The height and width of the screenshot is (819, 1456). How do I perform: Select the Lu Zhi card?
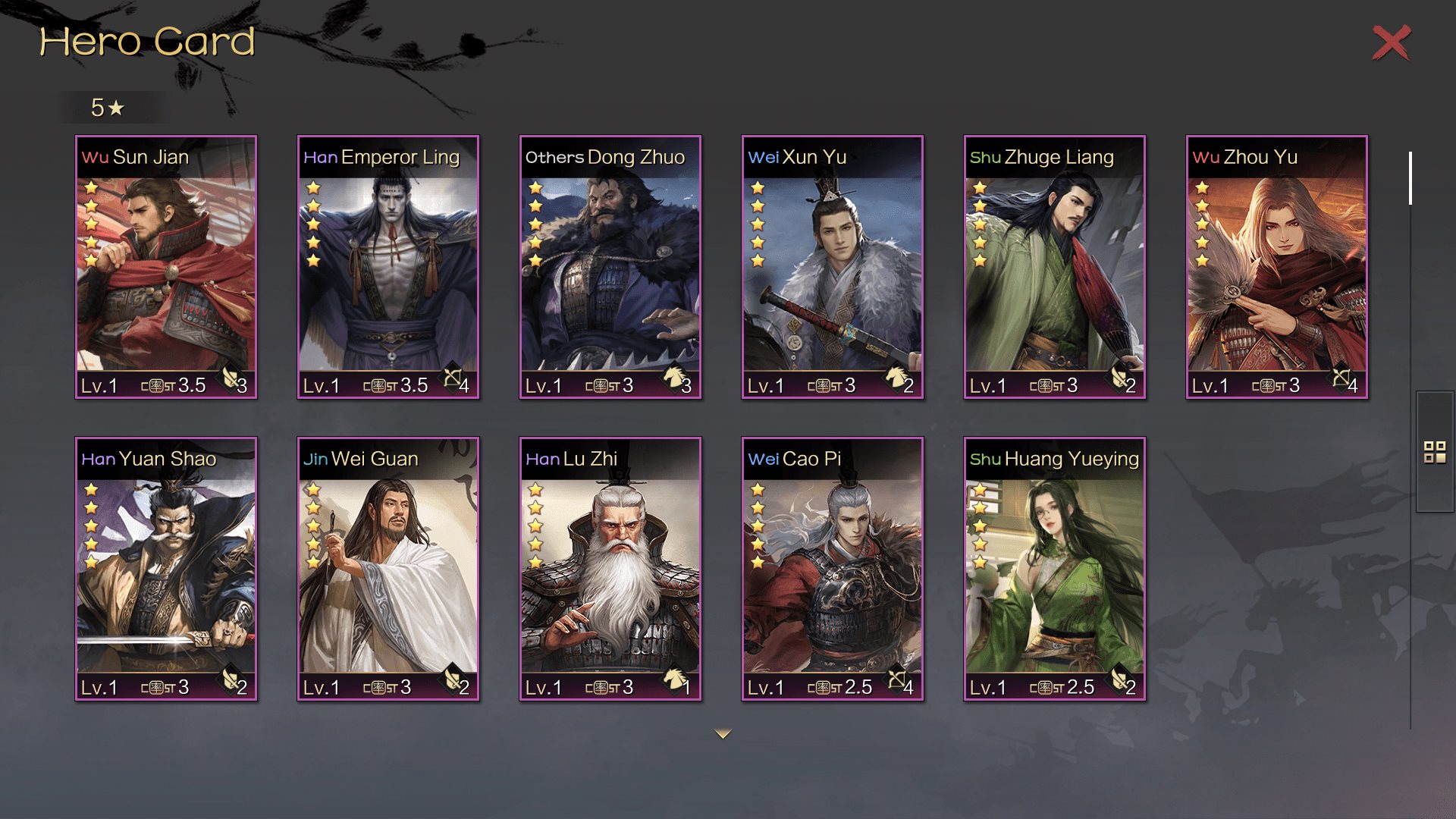click(610, 569)
